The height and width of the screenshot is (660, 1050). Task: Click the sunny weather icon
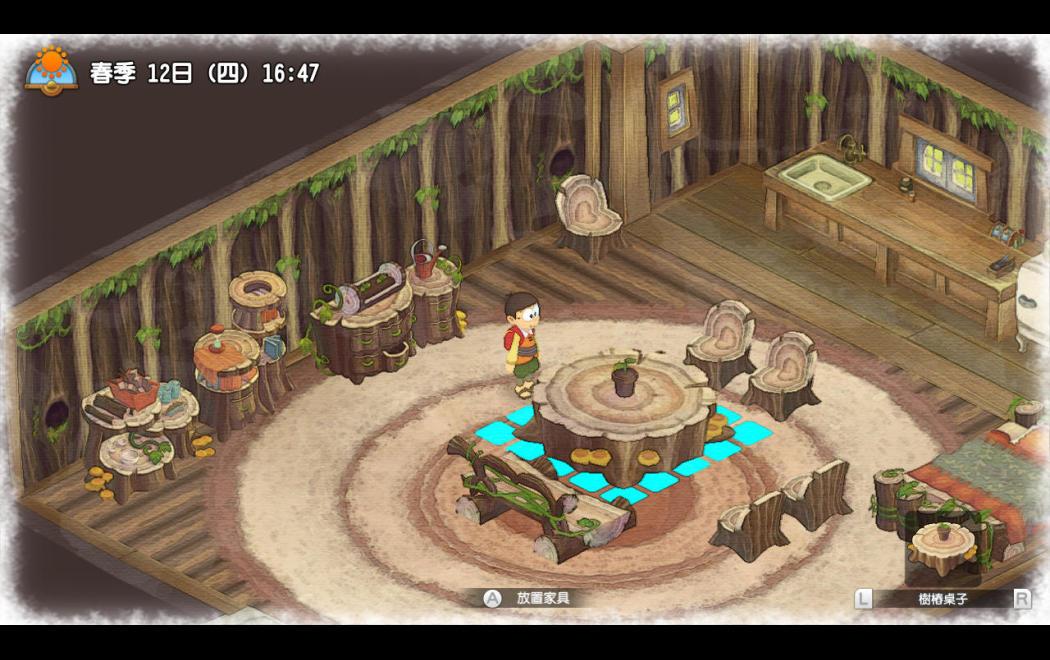(x=51, y=70)
